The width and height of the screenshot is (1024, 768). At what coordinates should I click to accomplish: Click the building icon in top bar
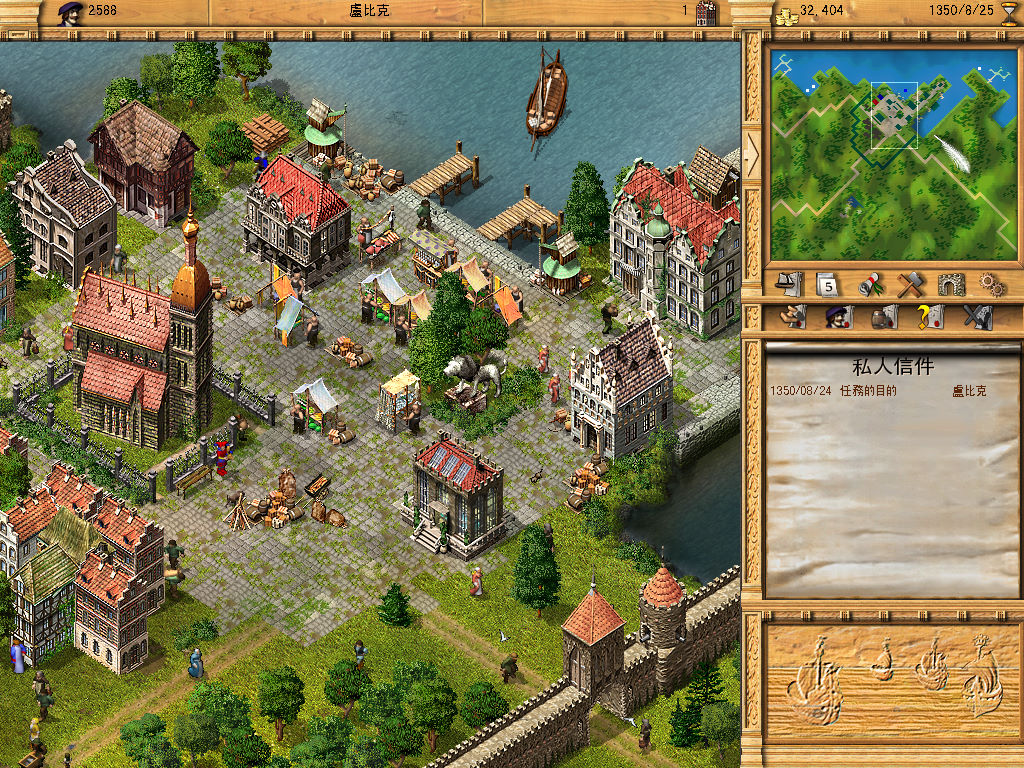click(705, 12)
